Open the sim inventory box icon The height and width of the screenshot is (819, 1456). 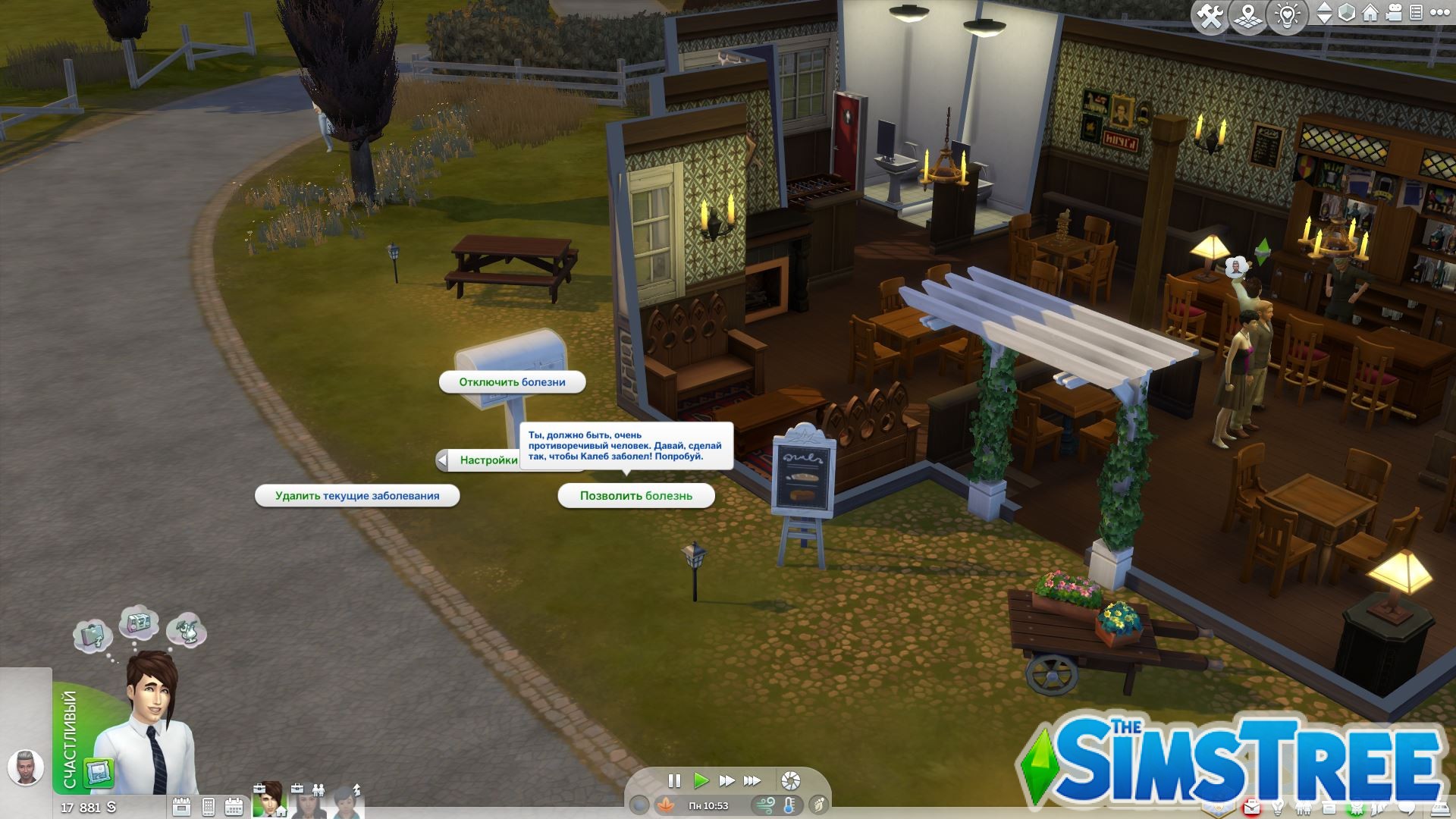tap(1329, 807)
